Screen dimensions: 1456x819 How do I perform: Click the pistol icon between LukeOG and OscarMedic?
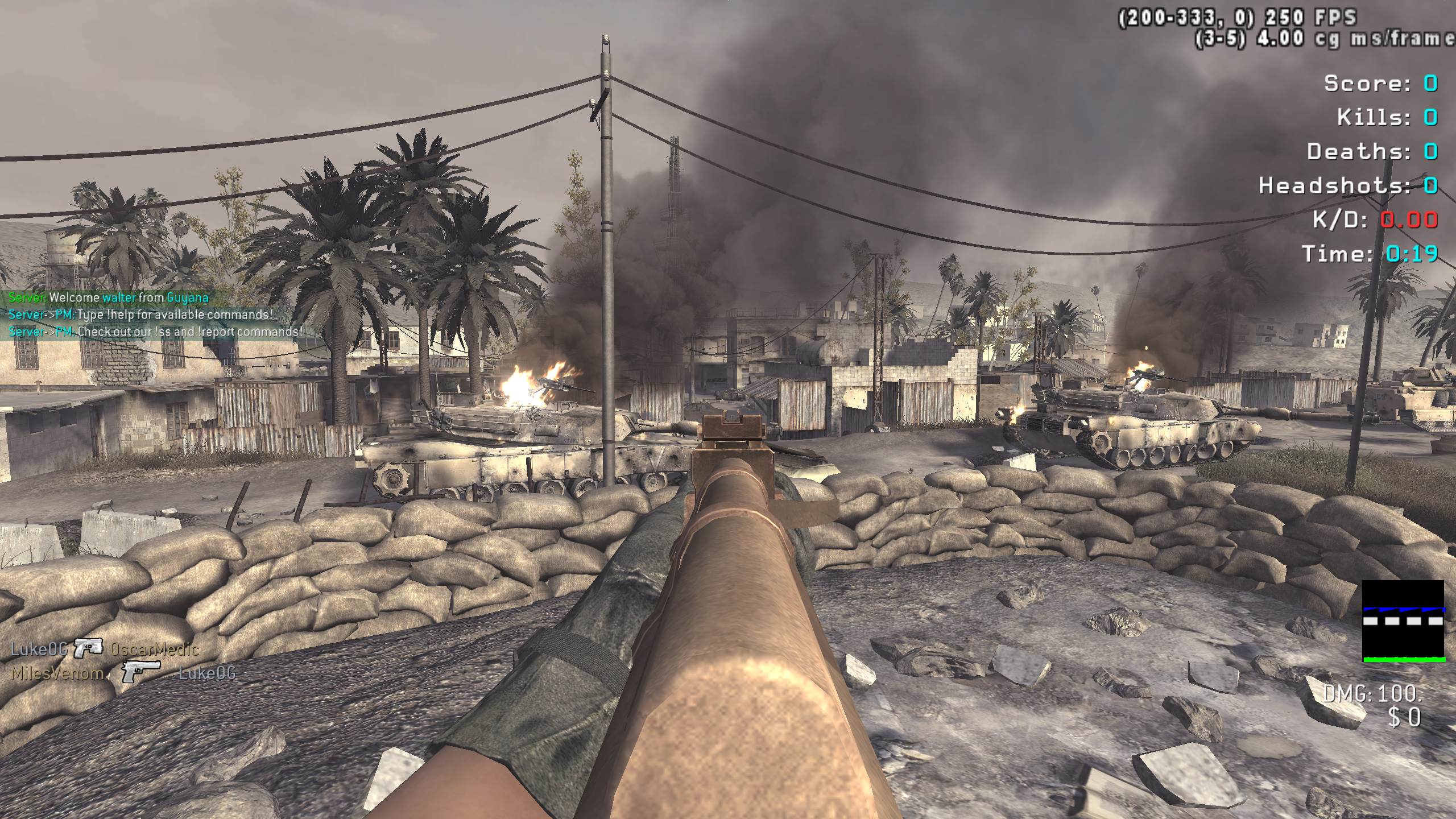[88, 648]
